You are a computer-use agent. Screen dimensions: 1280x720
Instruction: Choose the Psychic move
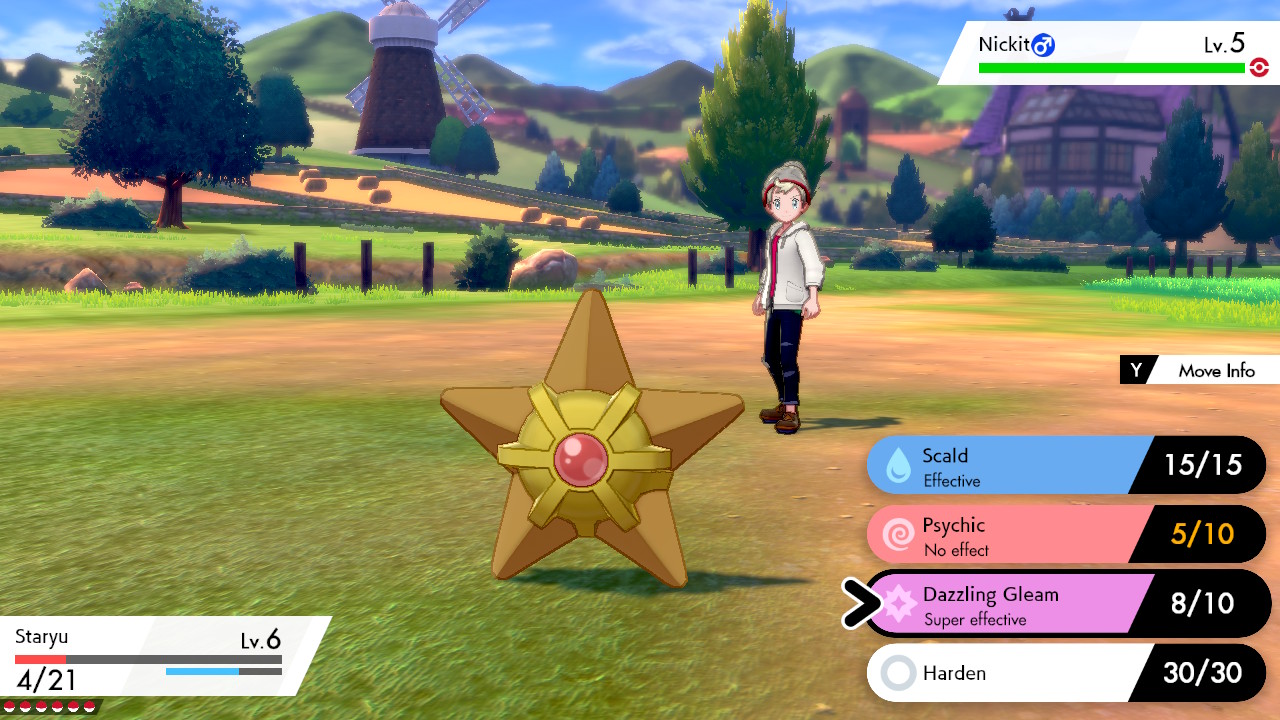(1010, 535)
